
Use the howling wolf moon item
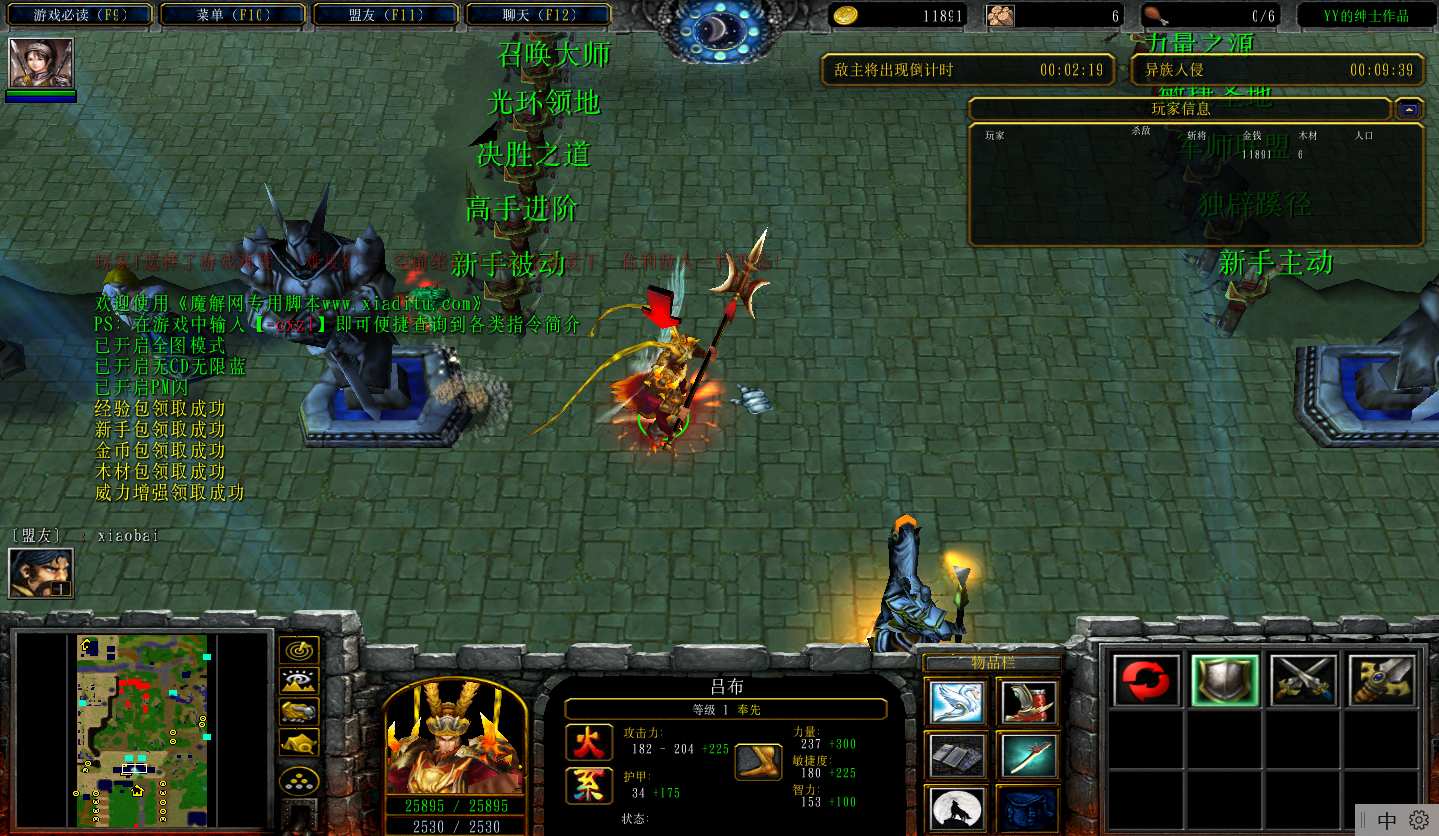[x=956, y=808]
